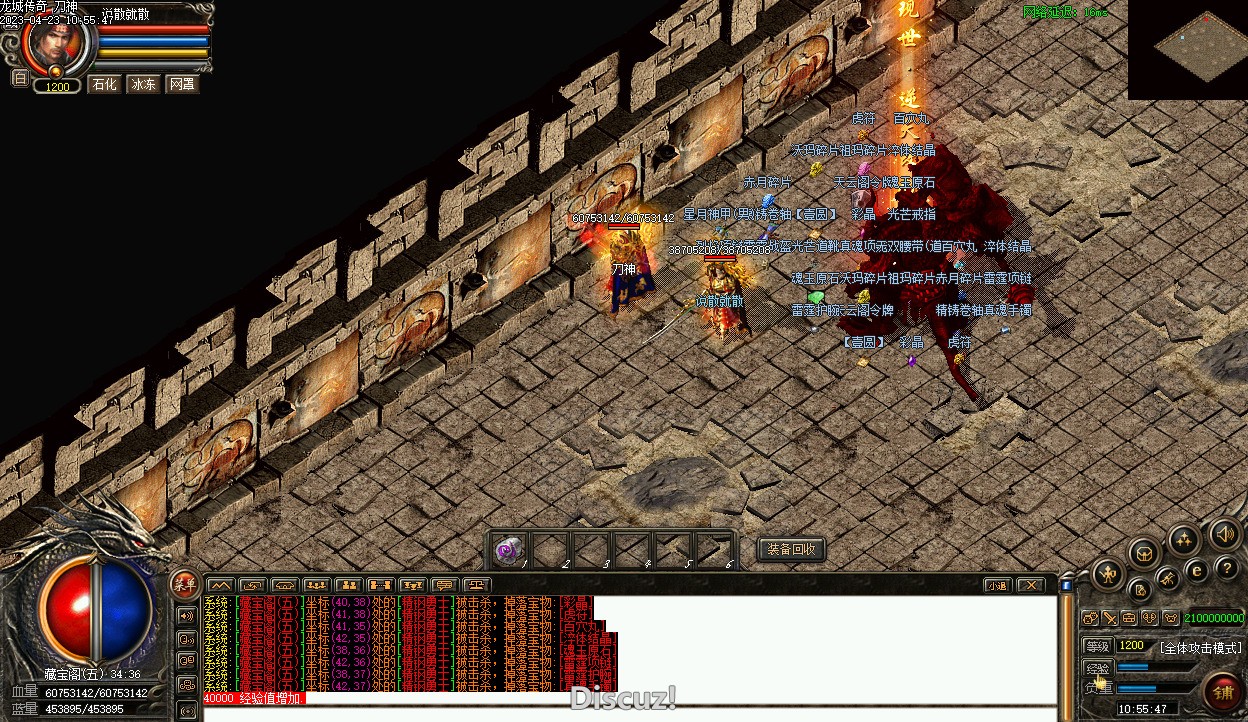Image resolution: width=1248 pixels, height=722 pixels.
Task: Select the 石化 petrify status button
Action: (x=104, y=84)
